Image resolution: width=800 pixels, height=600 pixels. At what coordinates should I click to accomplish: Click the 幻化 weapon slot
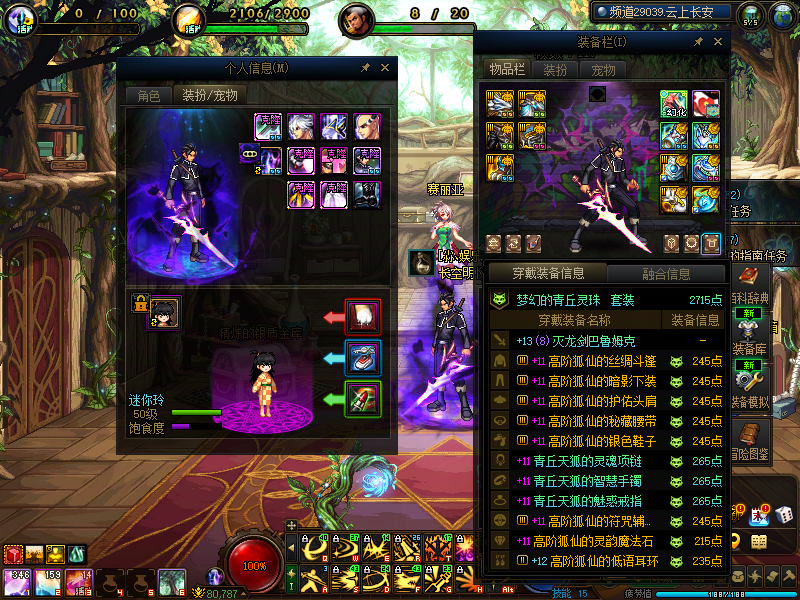pos(674,104)
